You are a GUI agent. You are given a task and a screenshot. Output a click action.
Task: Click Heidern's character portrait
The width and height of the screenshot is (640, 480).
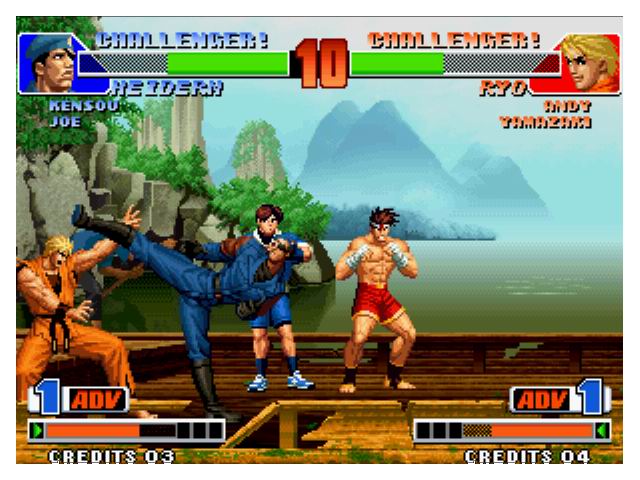pos(50,62)
